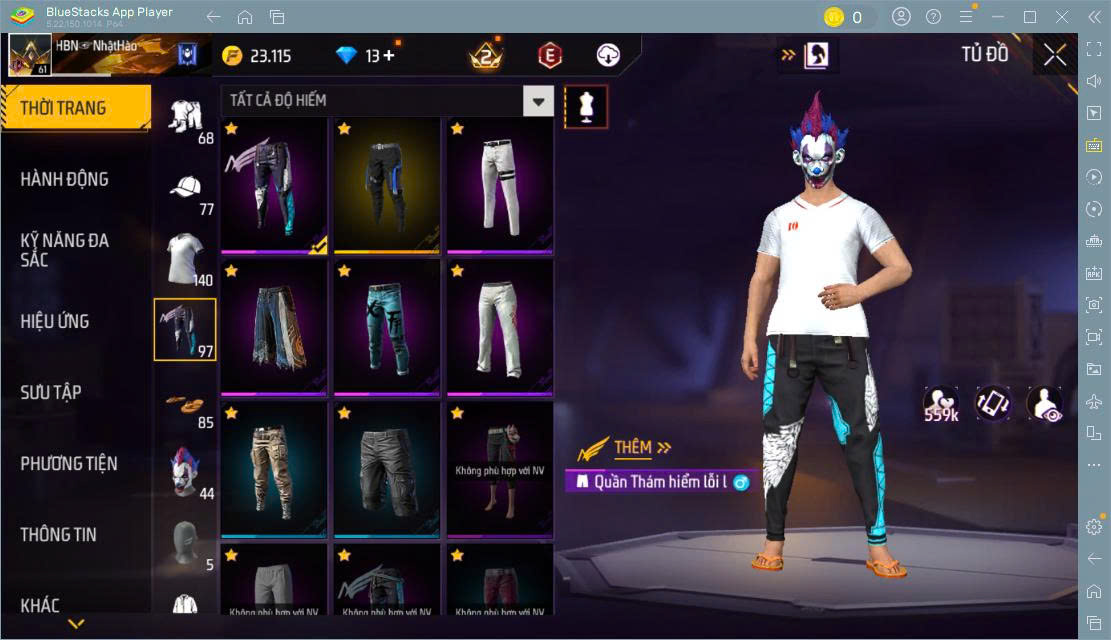Open the THÔNG TIN info tab

[x=59, y=534]
